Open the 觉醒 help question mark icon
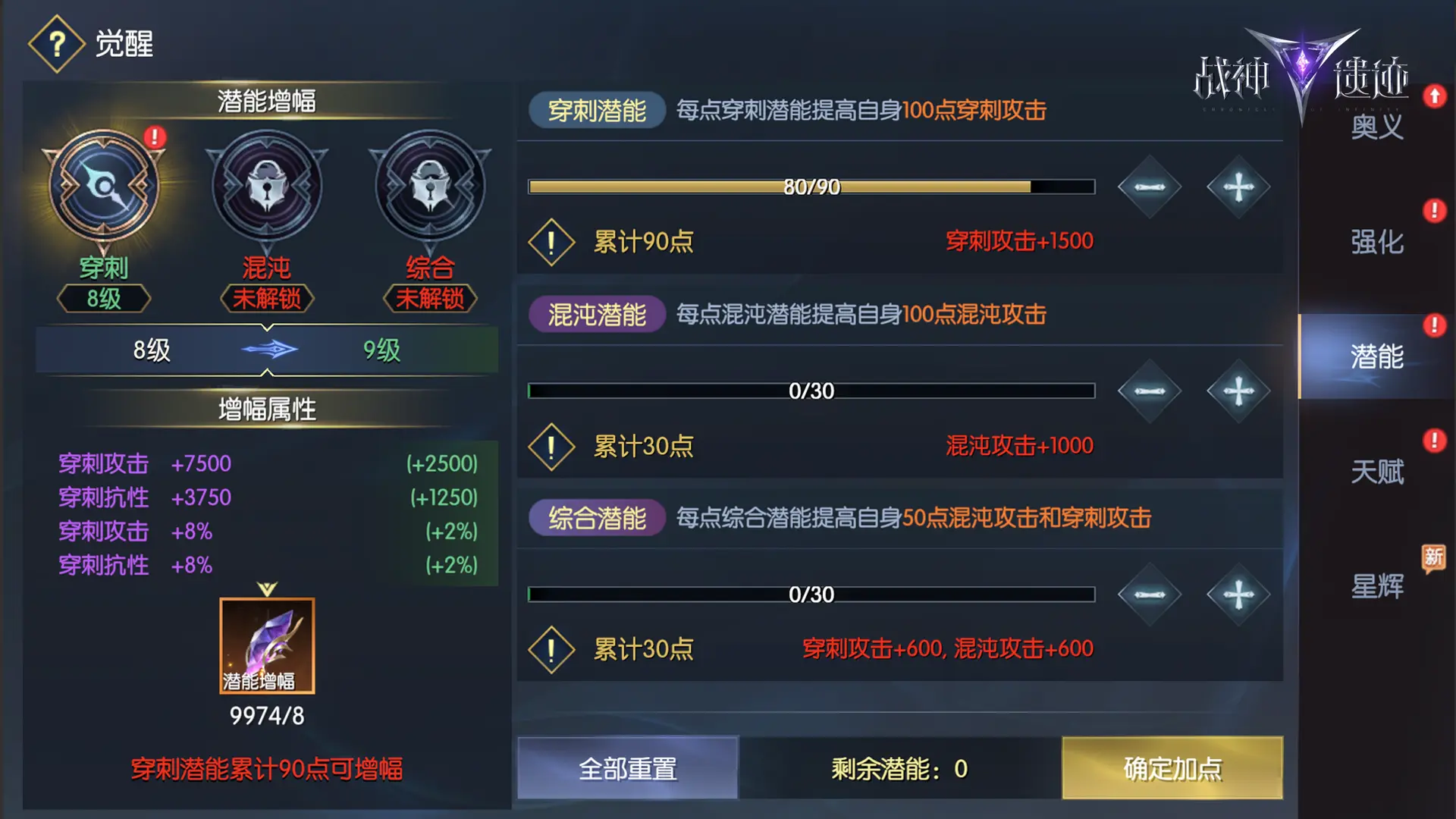This screenshot has height=819, width=1456. [57, 43]
